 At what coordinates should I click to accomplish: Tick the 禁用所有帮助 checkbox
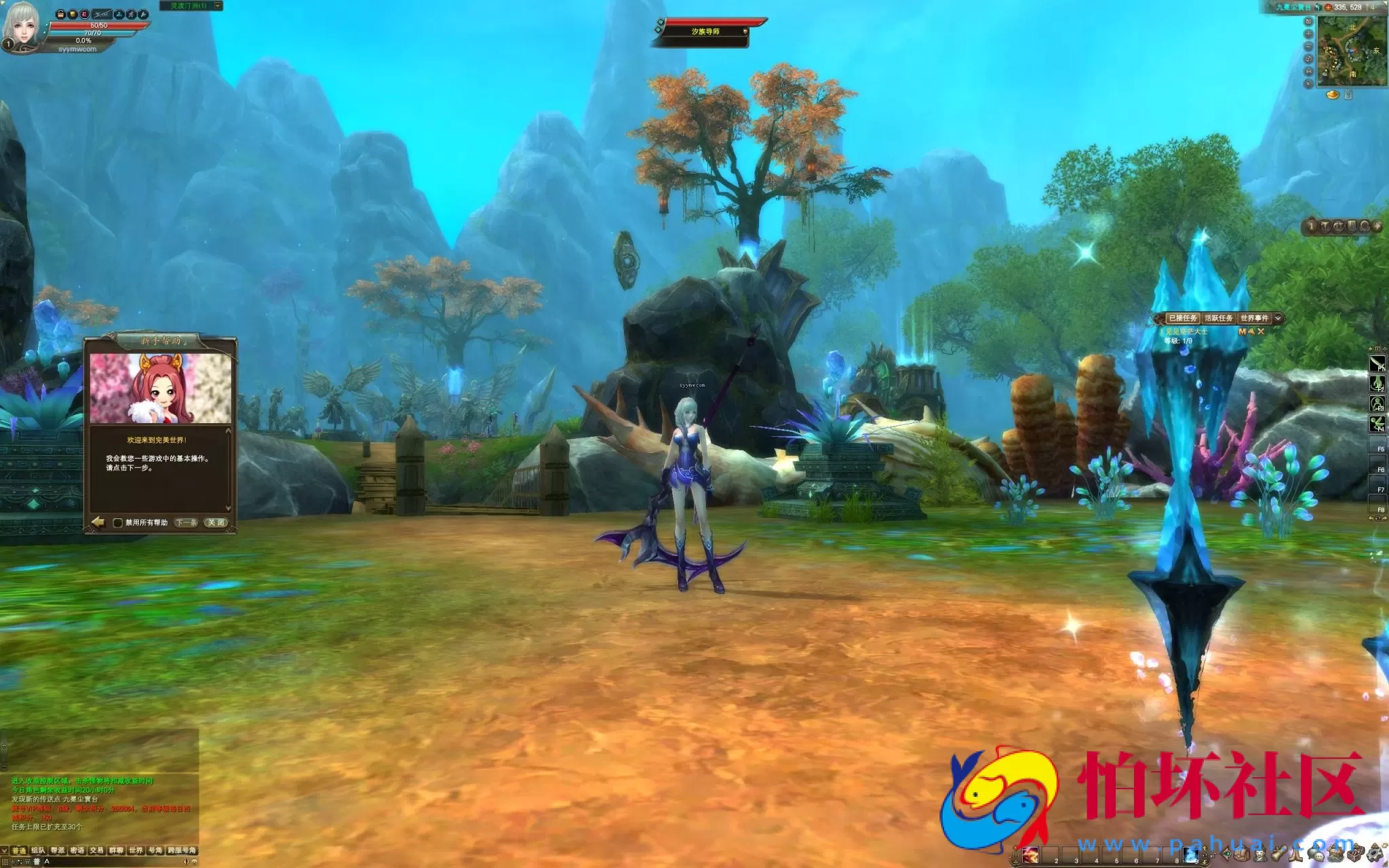(117, 523)
